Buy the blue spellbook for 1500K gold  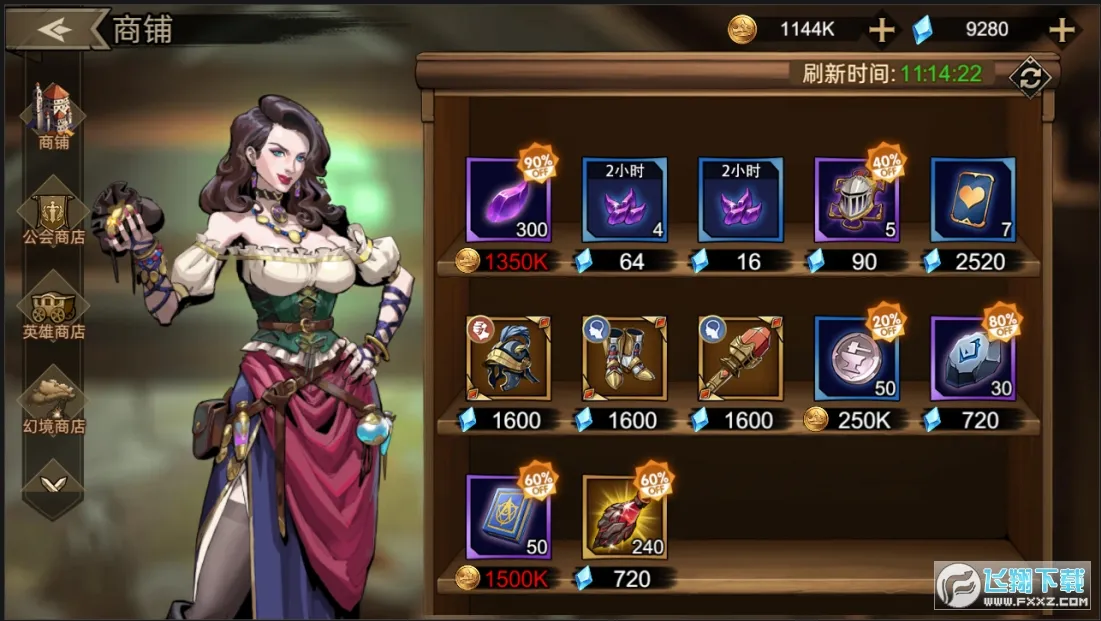point(508,516)
